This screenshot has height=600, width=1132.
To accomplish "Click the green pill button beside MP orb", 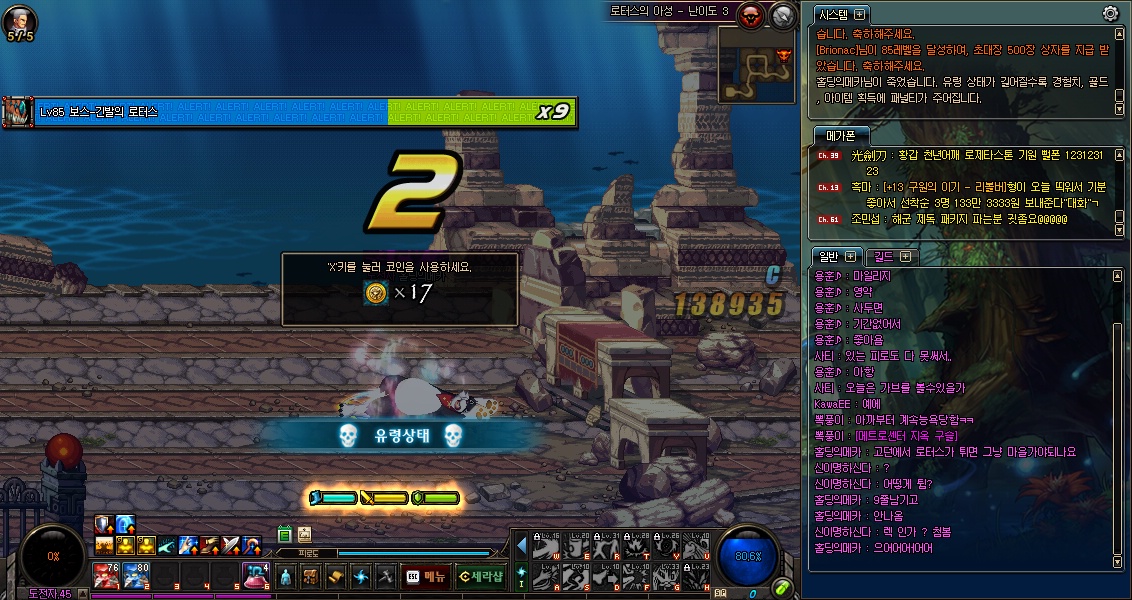I will (783, 587).
